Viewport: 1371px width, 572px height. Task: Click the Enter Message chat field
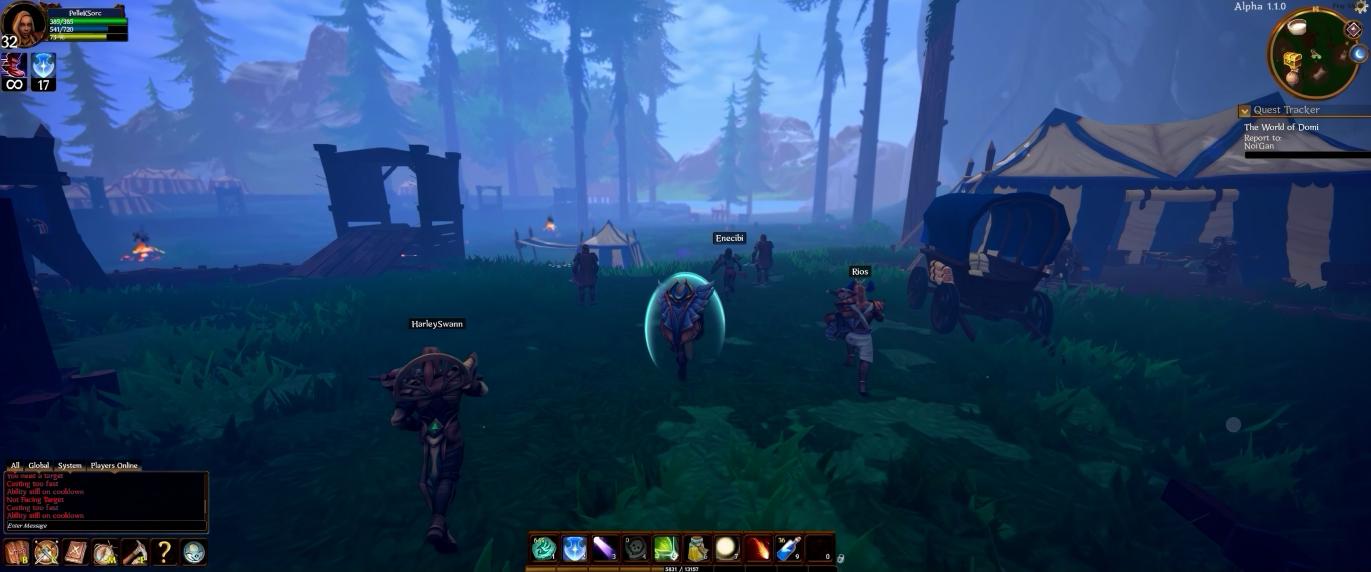tap(104, 525)
